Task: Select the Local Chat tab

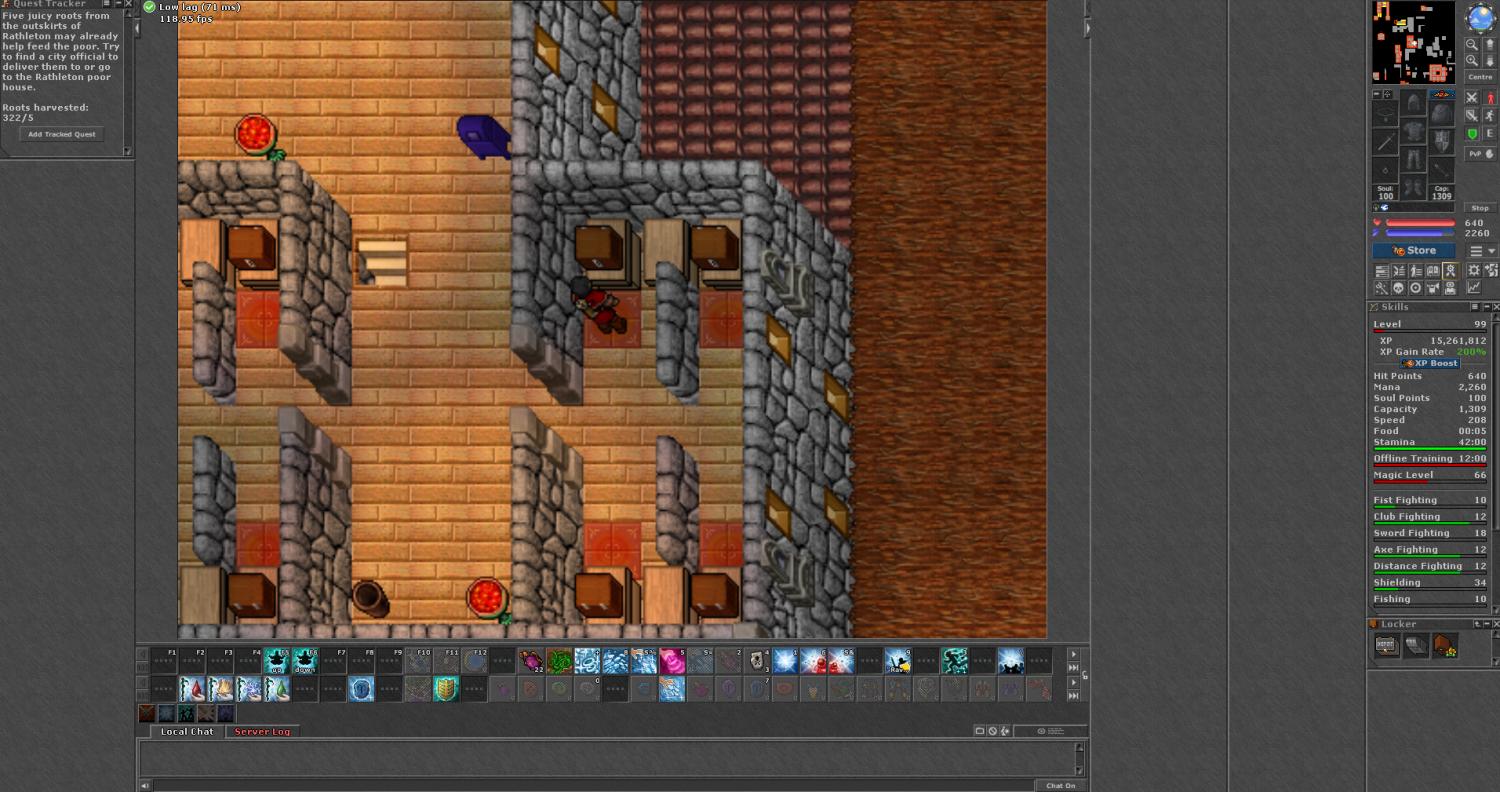Action: click(x=187, y=732)
